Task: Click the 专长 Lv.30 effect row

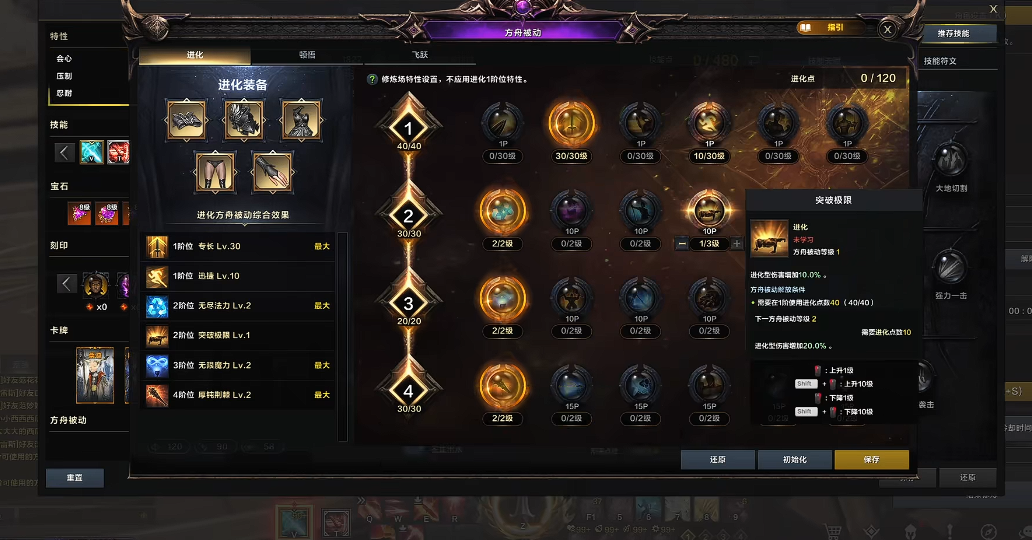Action: 240,246
